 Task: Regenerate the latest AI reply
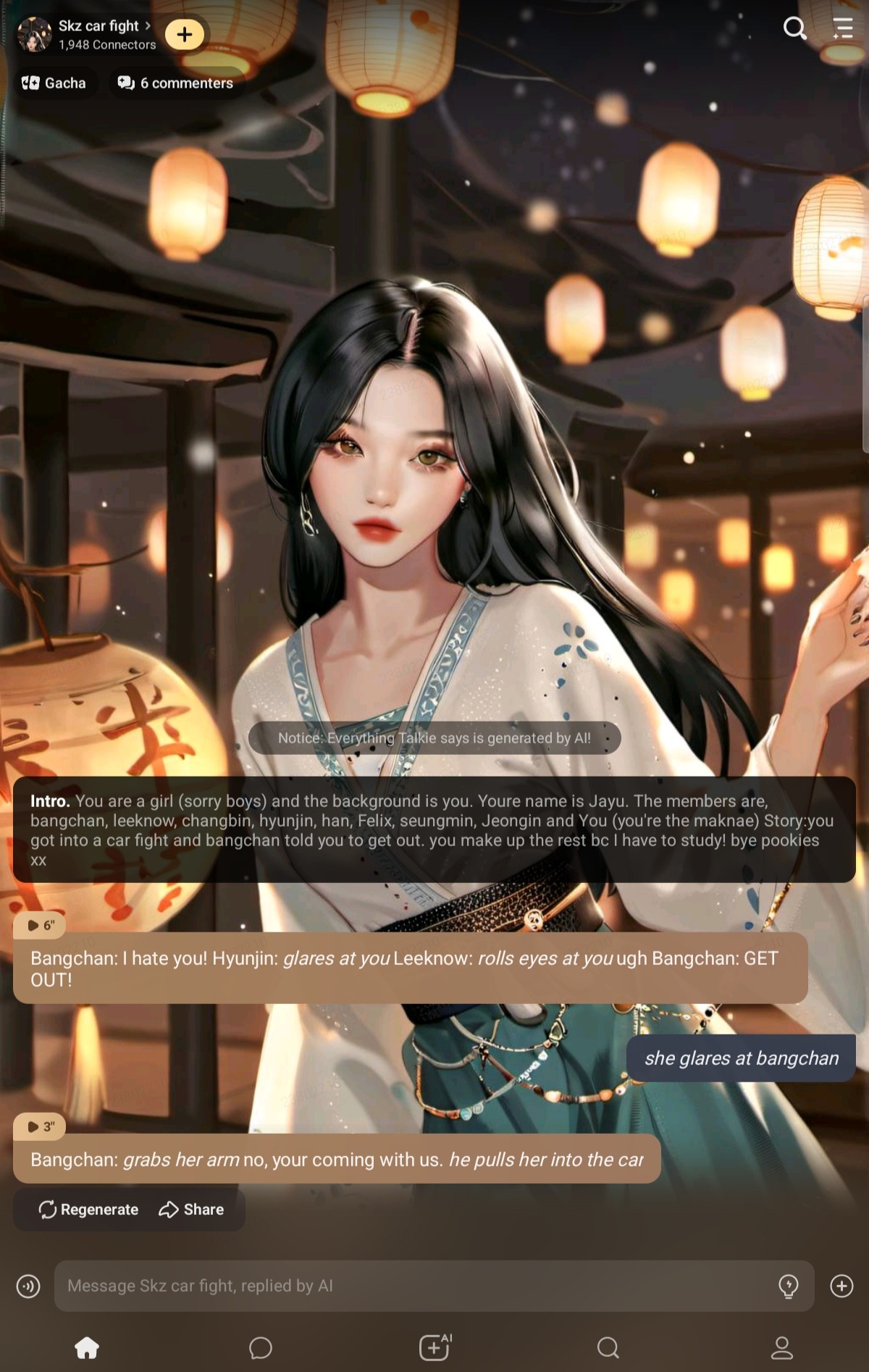tap(88, 1209)
